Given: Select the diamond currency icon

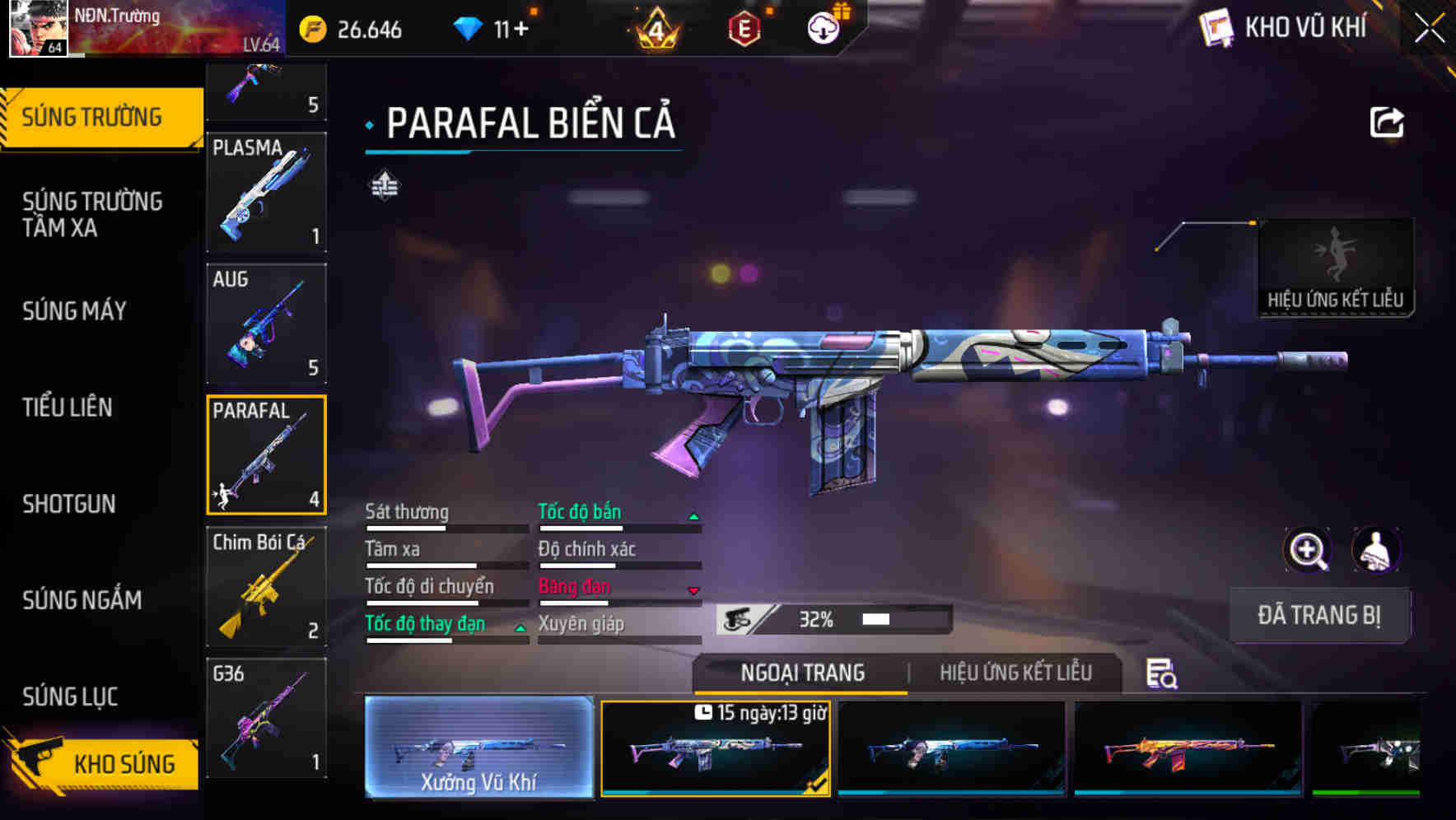Looking at the screenshot, I should [469, 27].
